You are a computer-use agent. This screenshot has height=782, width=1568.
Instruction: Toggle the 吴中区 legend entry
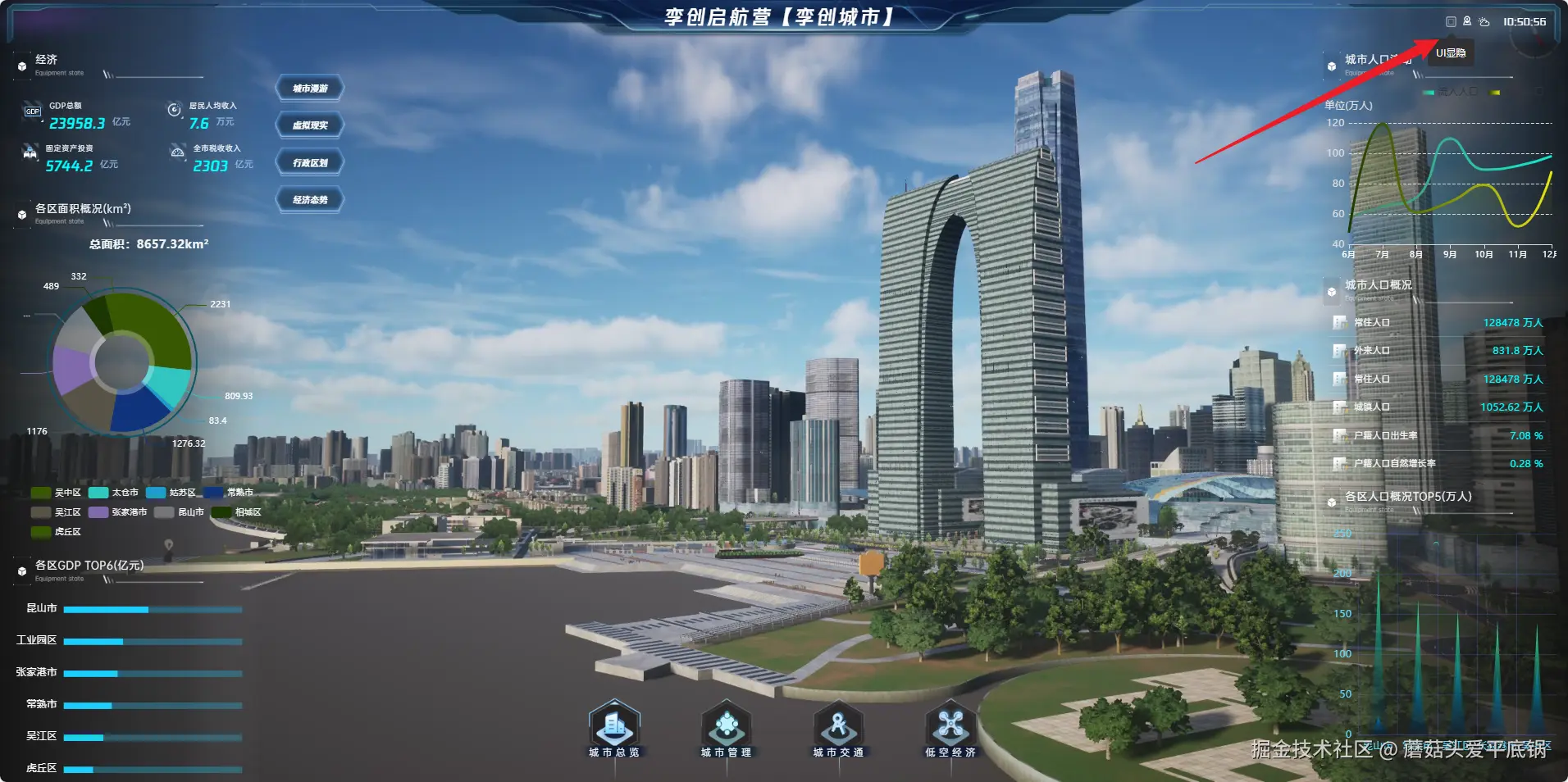click(56, 493)
